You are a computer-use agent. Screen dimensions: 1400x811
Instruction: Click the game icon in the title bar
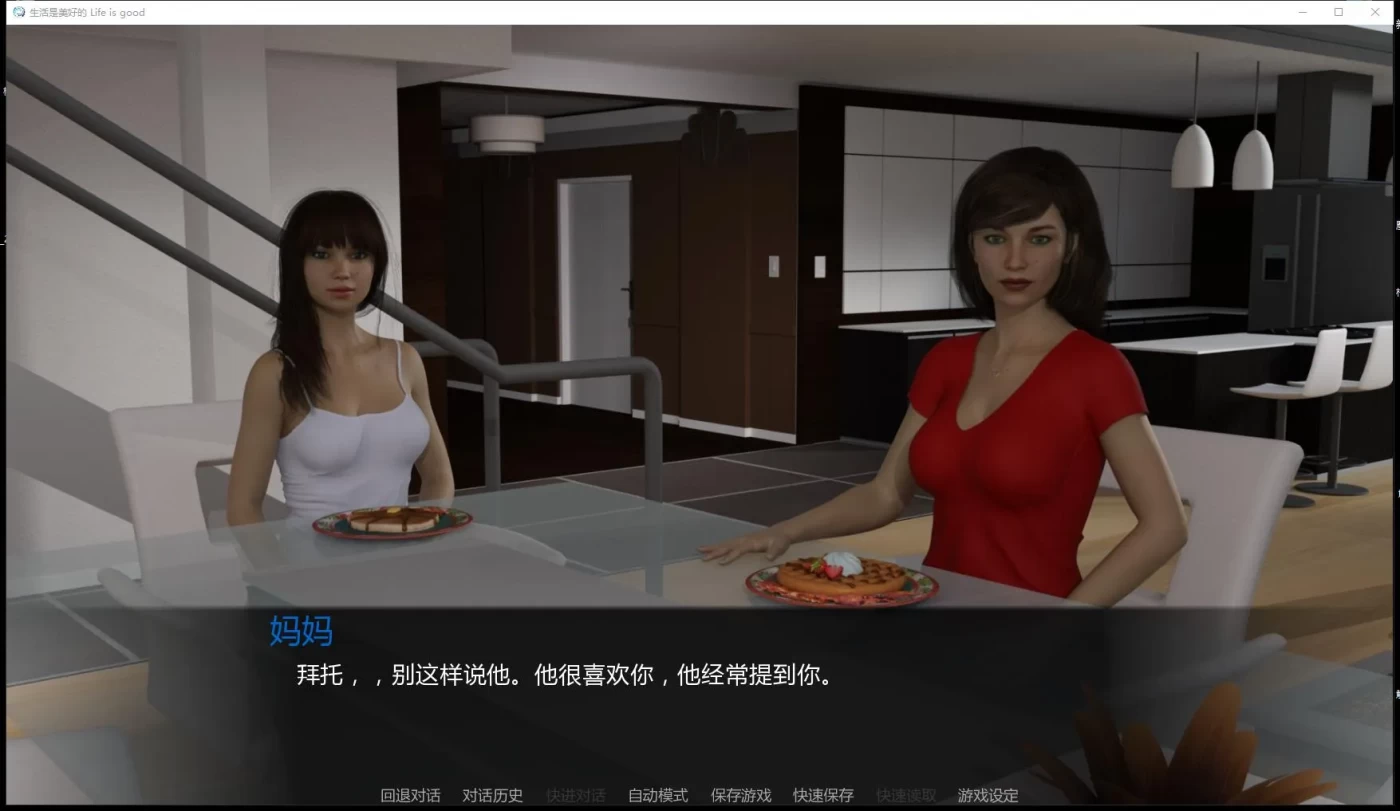point(17,11)
